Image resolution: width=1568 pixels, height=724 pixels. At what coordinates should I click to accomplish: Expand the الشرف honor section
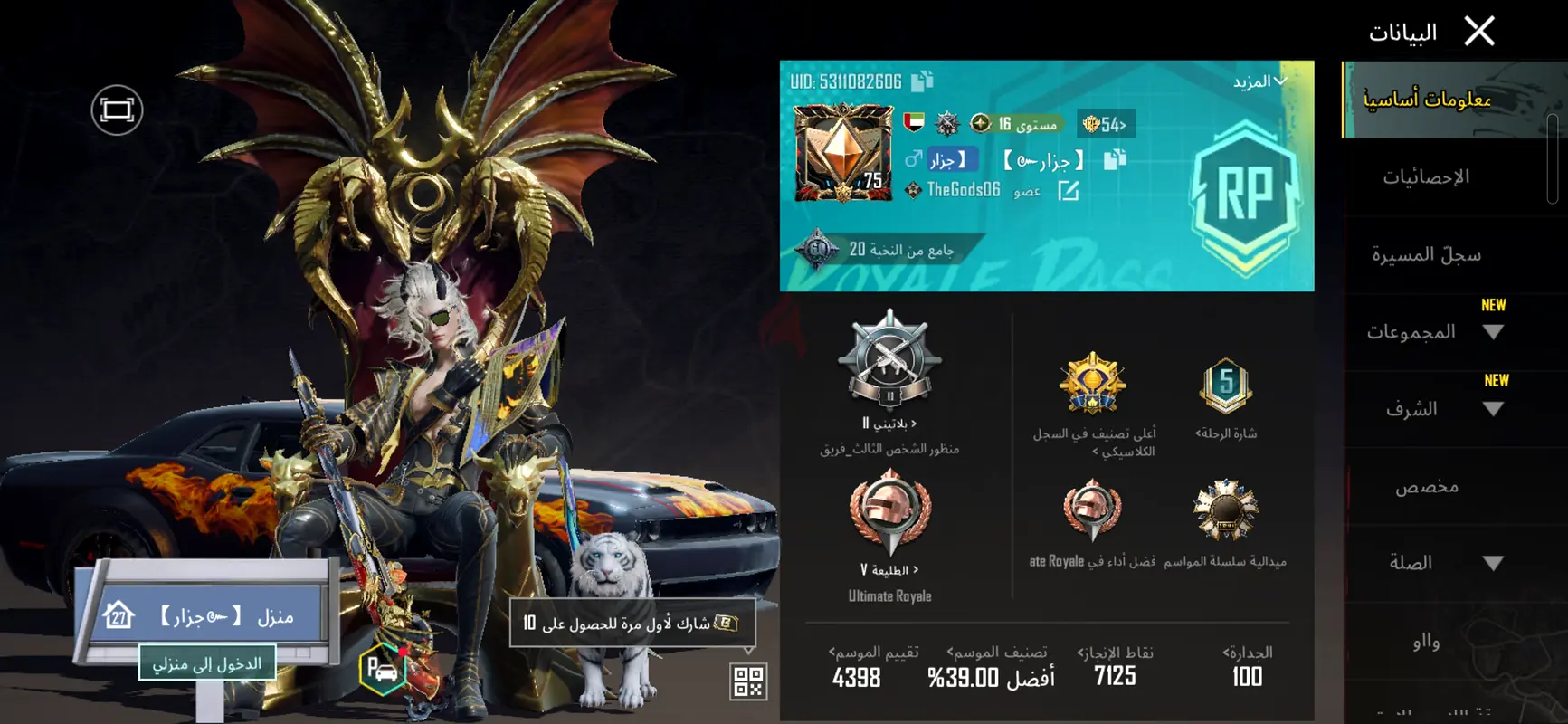click(1493, 409)
